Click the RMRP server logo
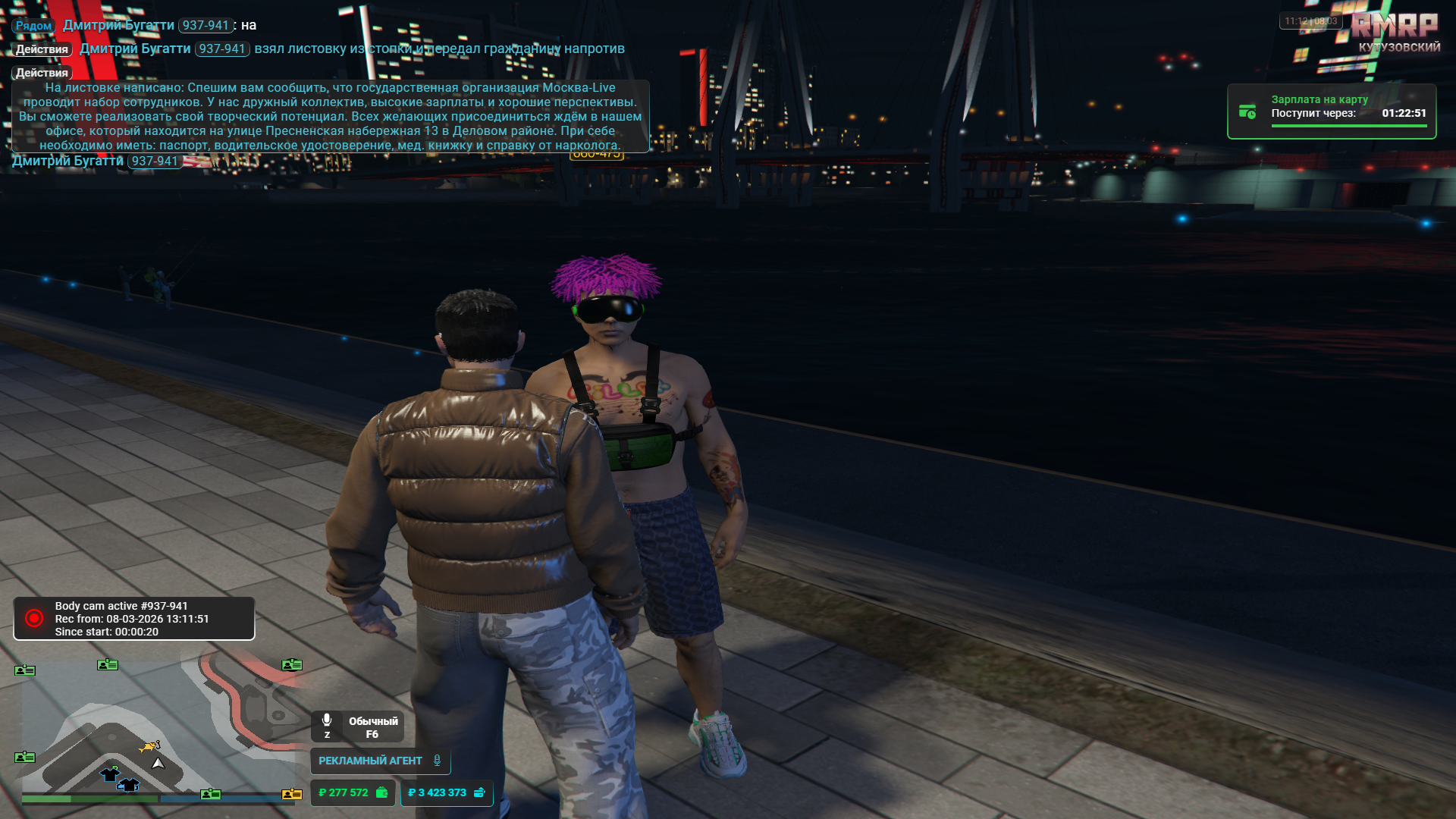1456x819 pixels. pyautogui.click(x=1394, y=27)
